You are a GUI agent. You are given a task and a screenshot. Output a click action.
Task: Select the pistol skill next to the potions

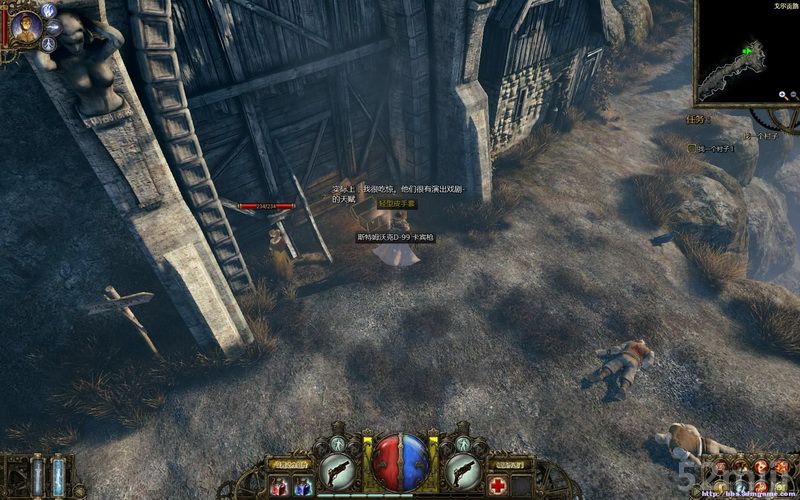[336, 470]
